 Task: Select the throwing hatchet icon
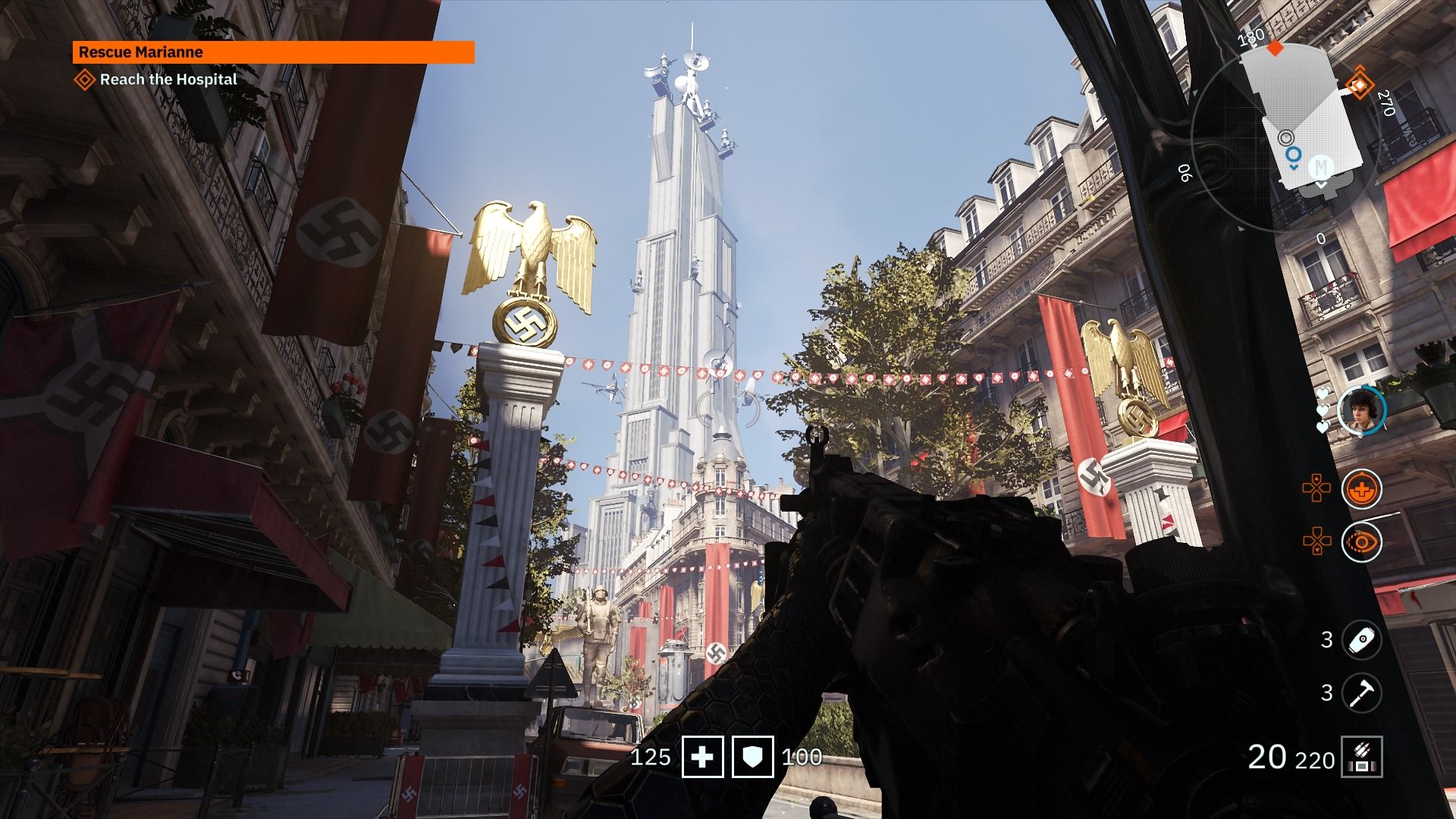point(1361,692)
